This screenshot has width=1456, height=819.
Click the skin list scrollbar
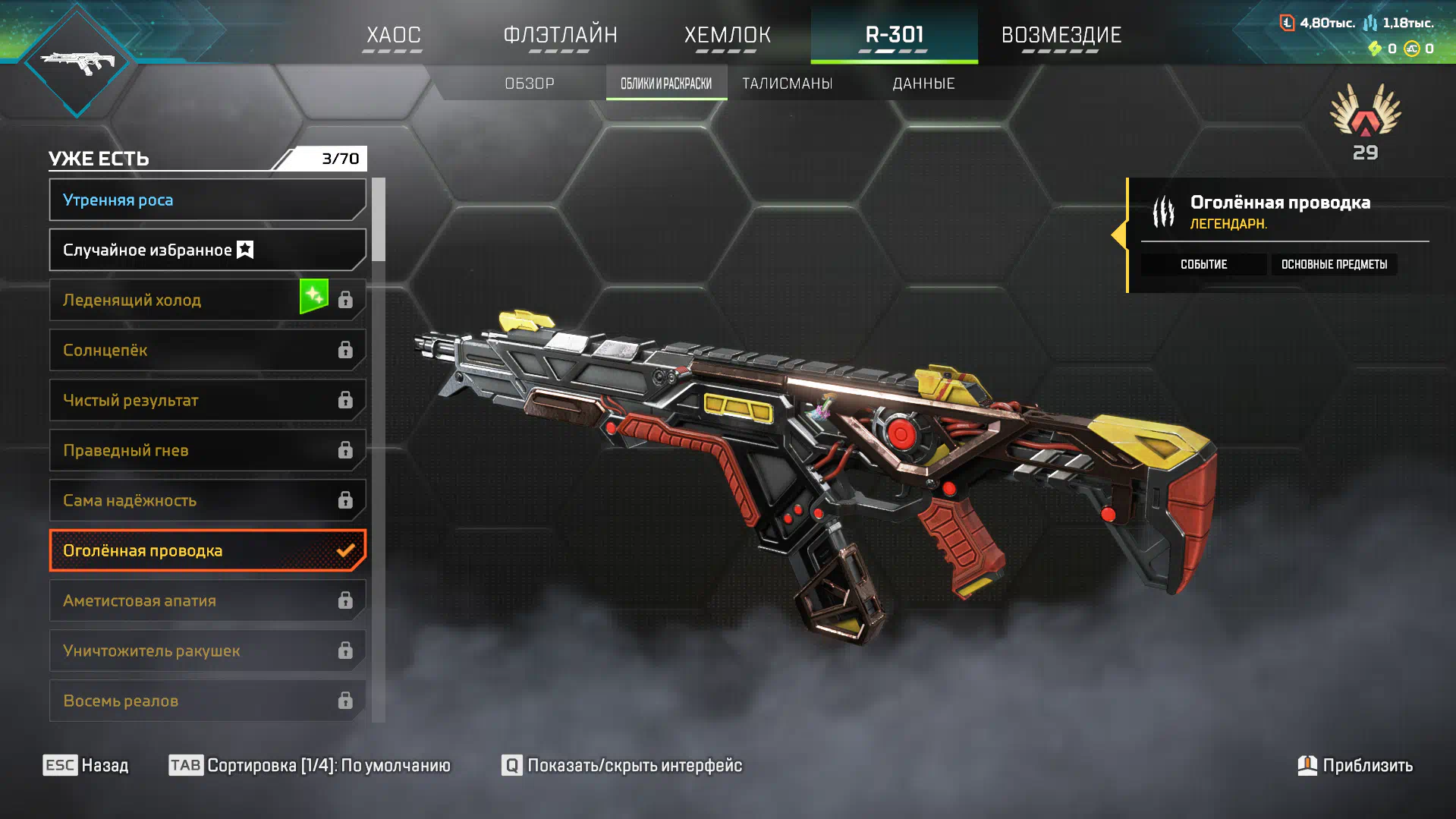(379, 220)
